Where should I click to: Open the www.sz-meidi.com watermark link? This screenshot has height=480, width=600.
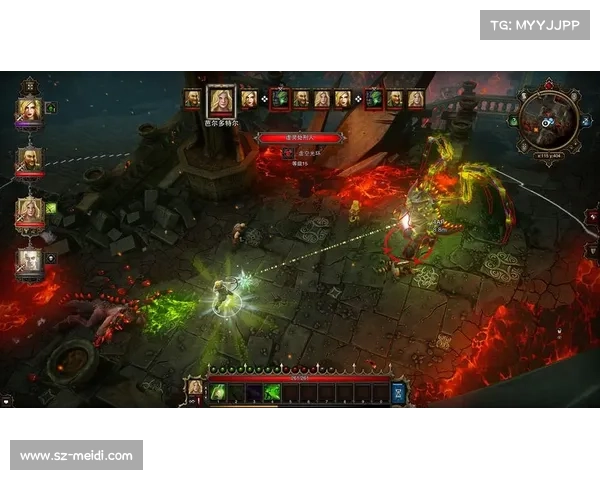click(x=76, y=456)
